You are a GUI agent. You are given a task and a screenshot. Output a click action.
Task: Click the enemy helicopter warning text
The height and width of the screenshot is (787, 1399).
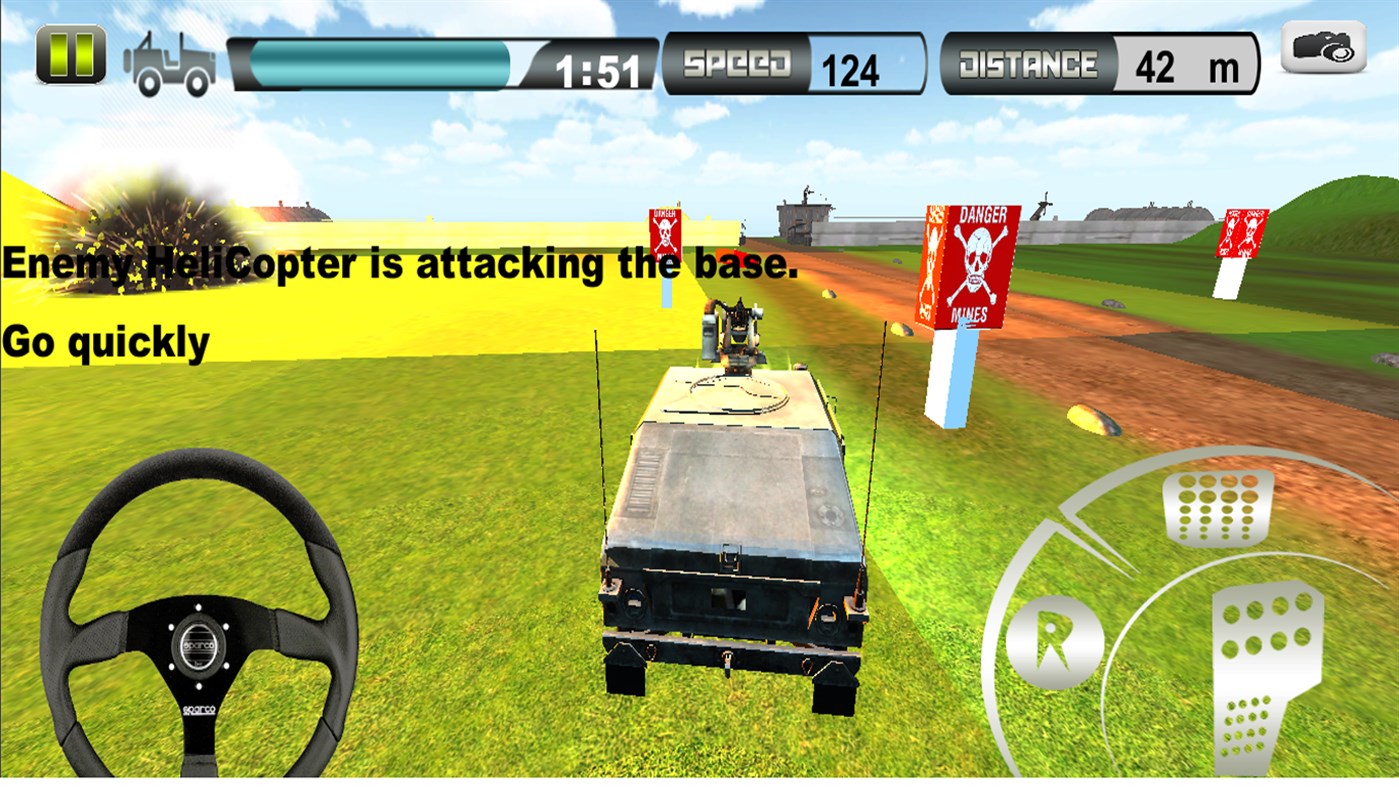point(397,264)
